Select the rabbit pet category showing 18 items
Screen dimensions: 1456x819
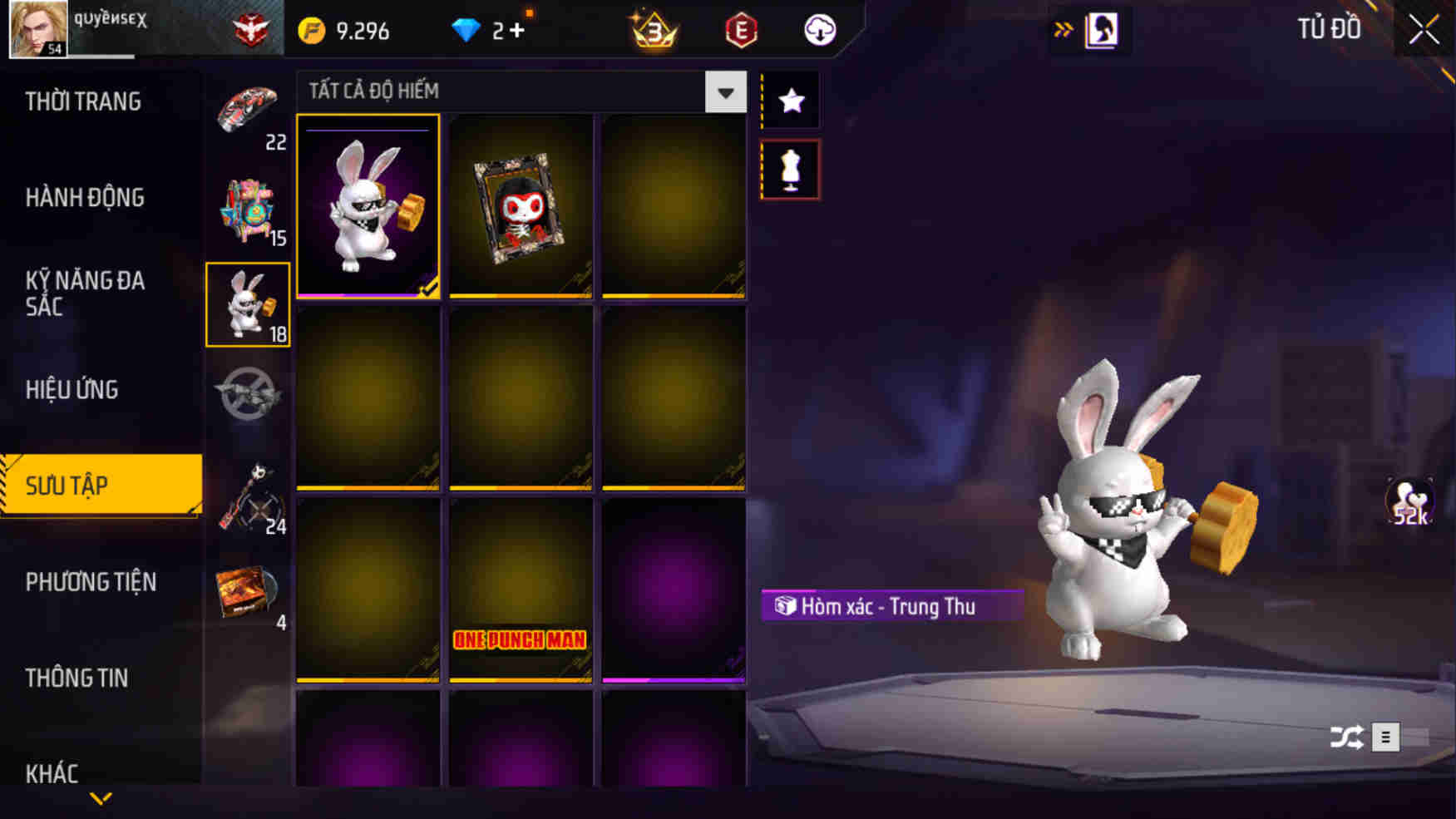pyautogui.click(x=247, y=303)
